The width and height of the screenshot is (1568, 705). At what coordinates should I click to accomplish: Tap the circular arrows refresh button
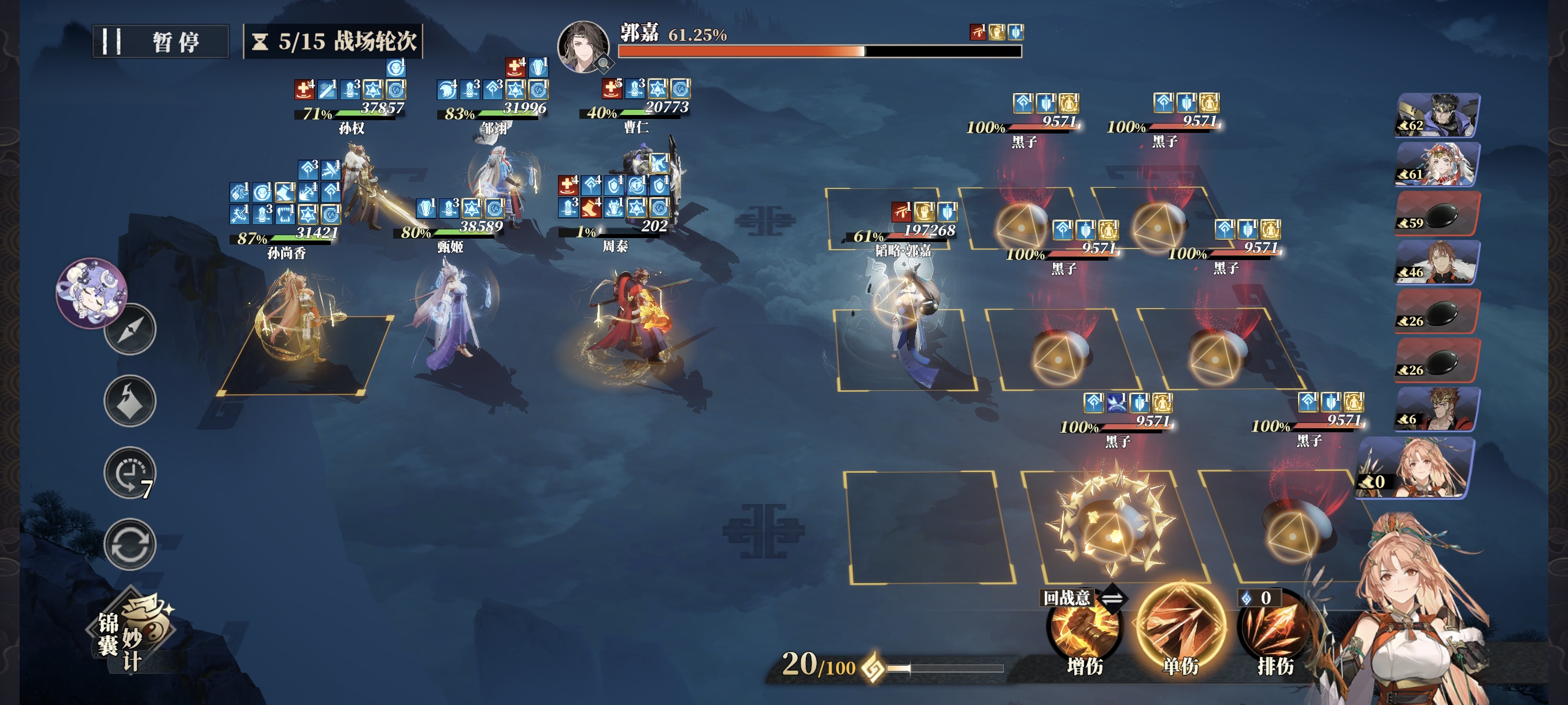coord(130,544)
